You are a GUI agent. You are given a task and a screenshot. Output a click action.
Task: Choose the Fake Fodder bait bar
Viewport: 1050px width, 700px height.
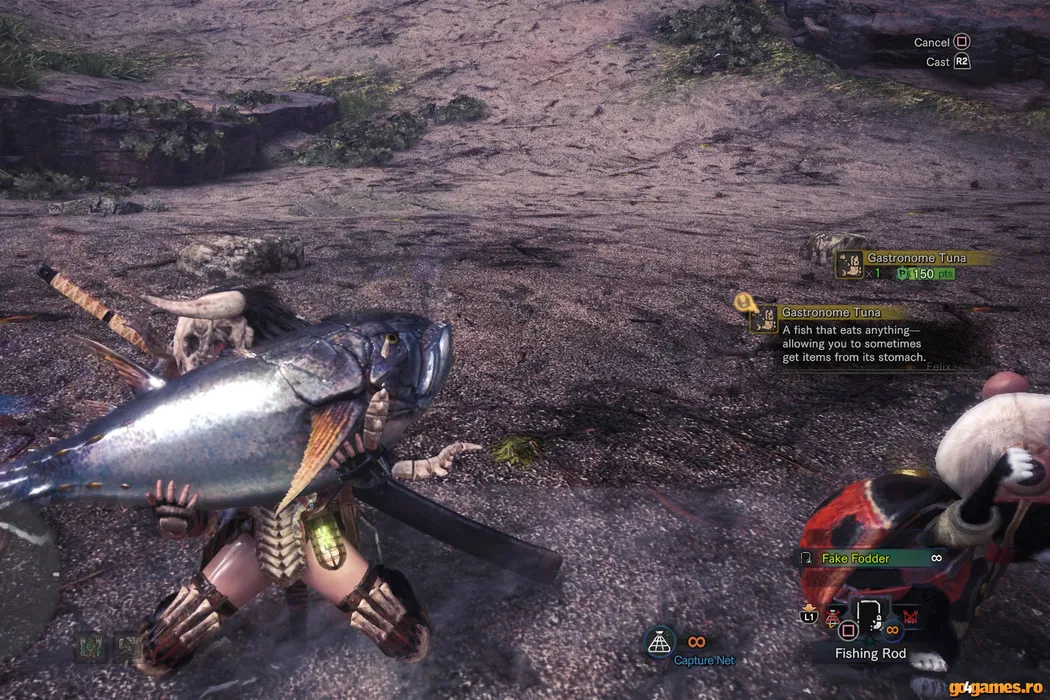point(872,558)
